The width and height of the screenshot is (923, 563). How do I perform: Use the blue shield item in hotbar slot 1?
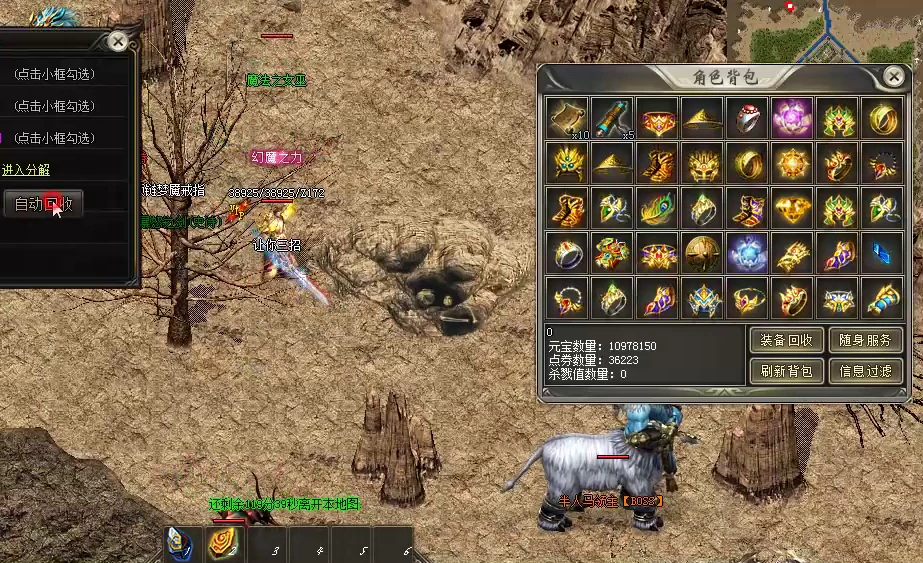(180, 544)
